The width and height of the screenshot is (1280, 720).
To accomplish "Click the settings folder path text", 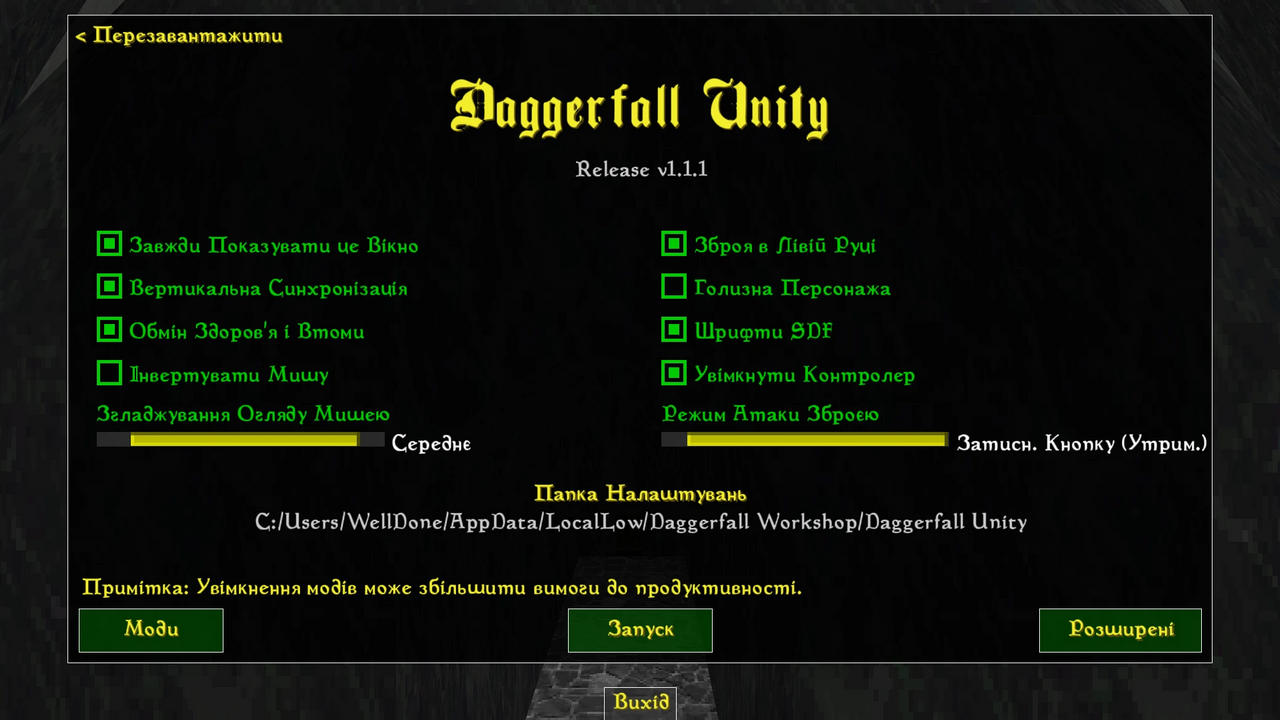I will click(640, 521).
